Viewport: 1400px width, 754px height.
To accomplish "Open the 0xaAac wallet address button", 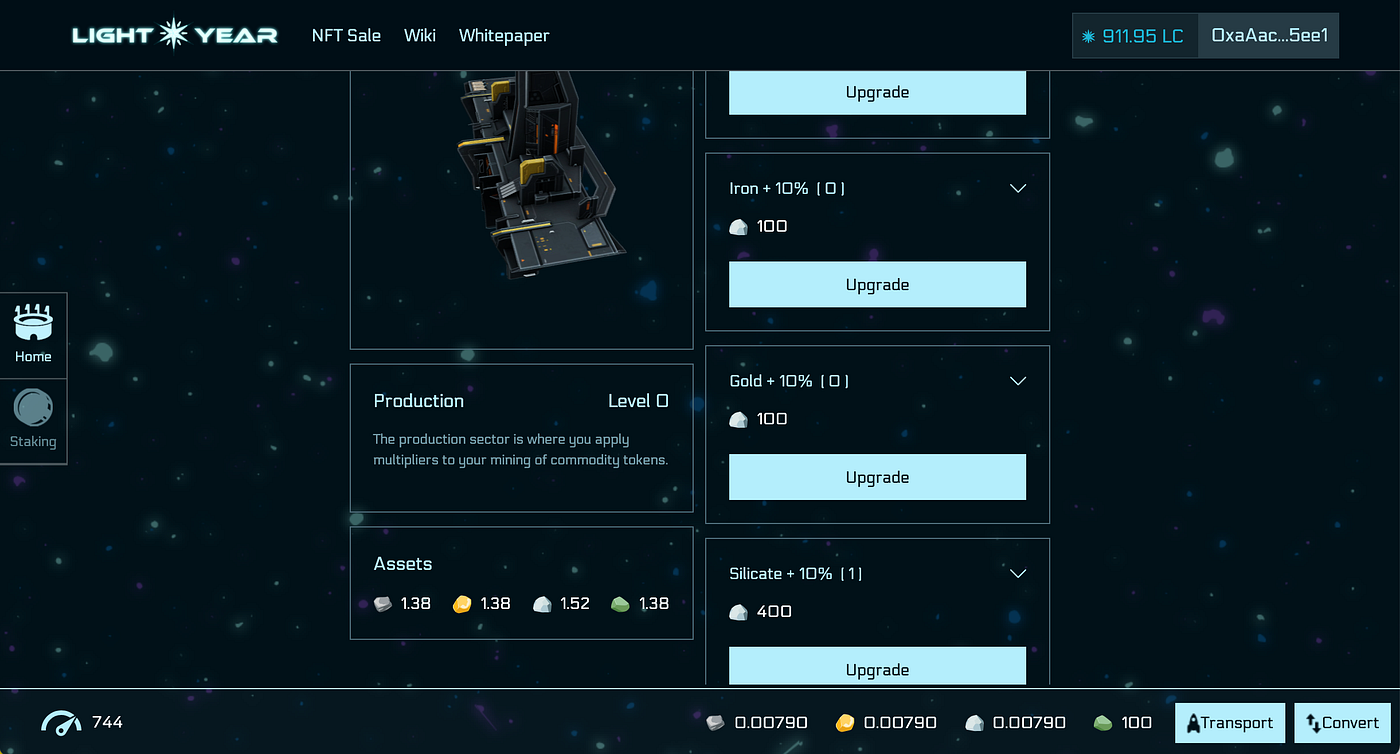I will [x=1268, y=36].
